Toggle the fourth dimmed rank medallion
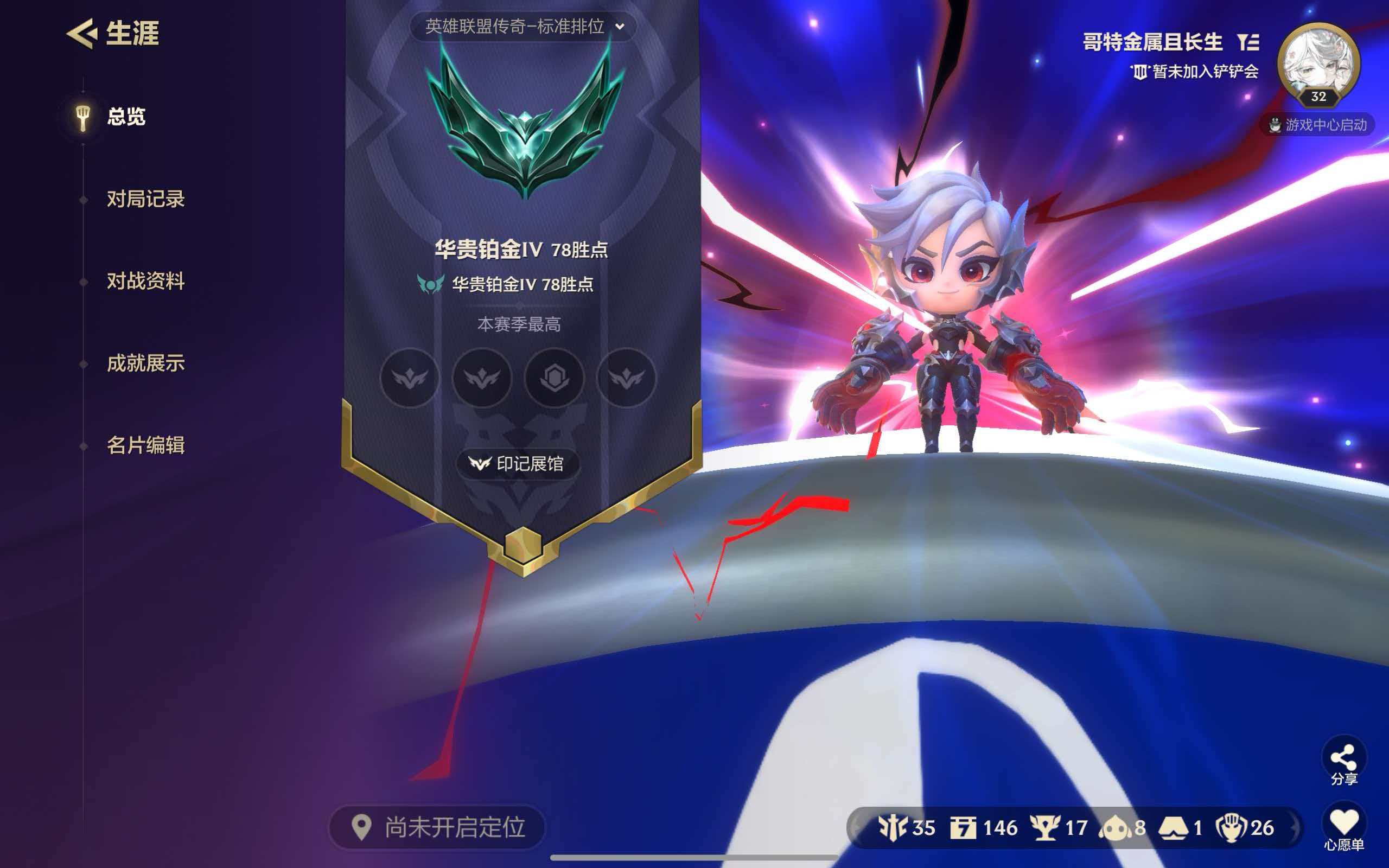This screenshot has width=1389, height=868. coord(627,378)
